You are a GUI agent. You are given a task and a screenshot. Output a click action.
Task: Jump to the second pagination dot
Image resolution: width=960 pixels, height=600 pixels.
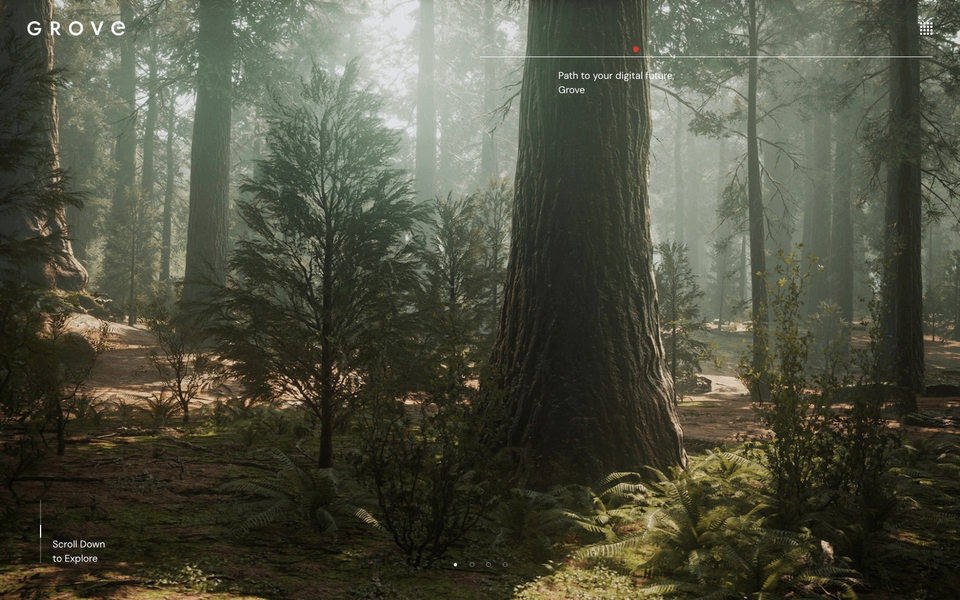tap(472, 564)
